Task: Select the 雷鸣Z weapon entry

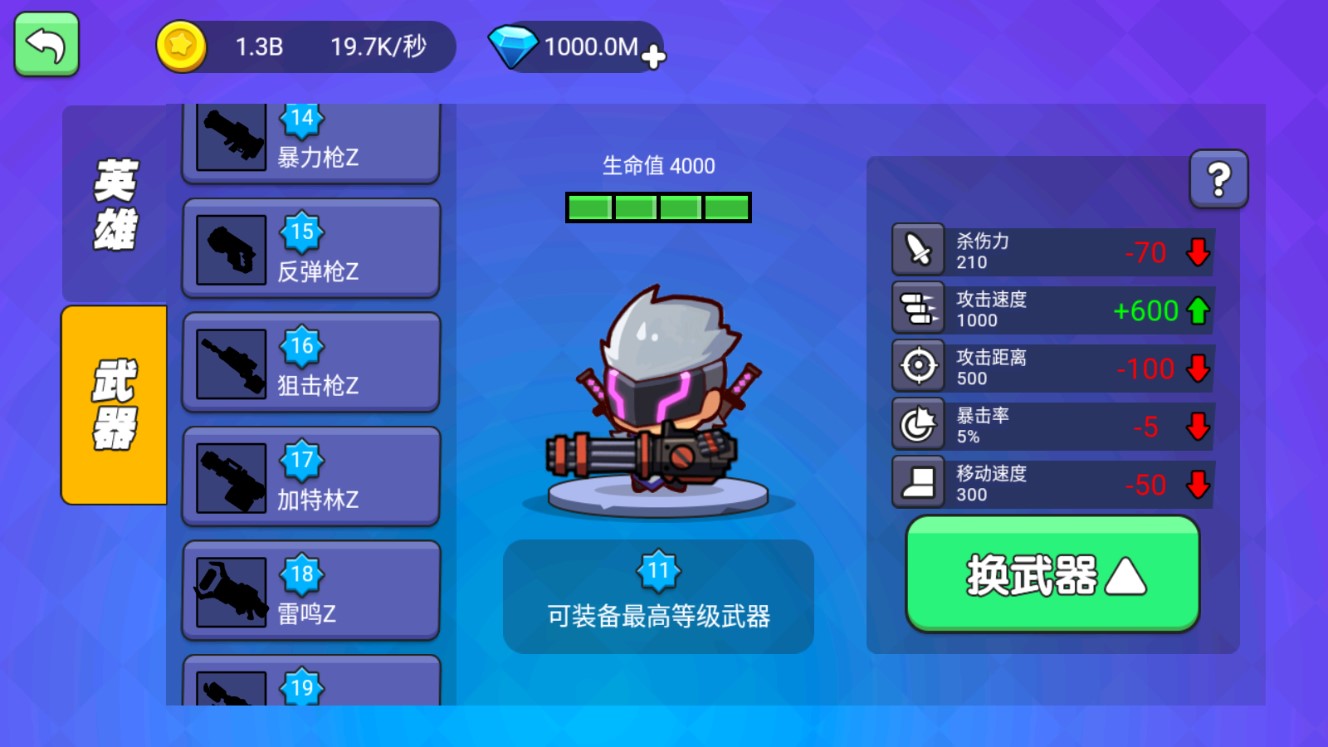Action: 310,590
